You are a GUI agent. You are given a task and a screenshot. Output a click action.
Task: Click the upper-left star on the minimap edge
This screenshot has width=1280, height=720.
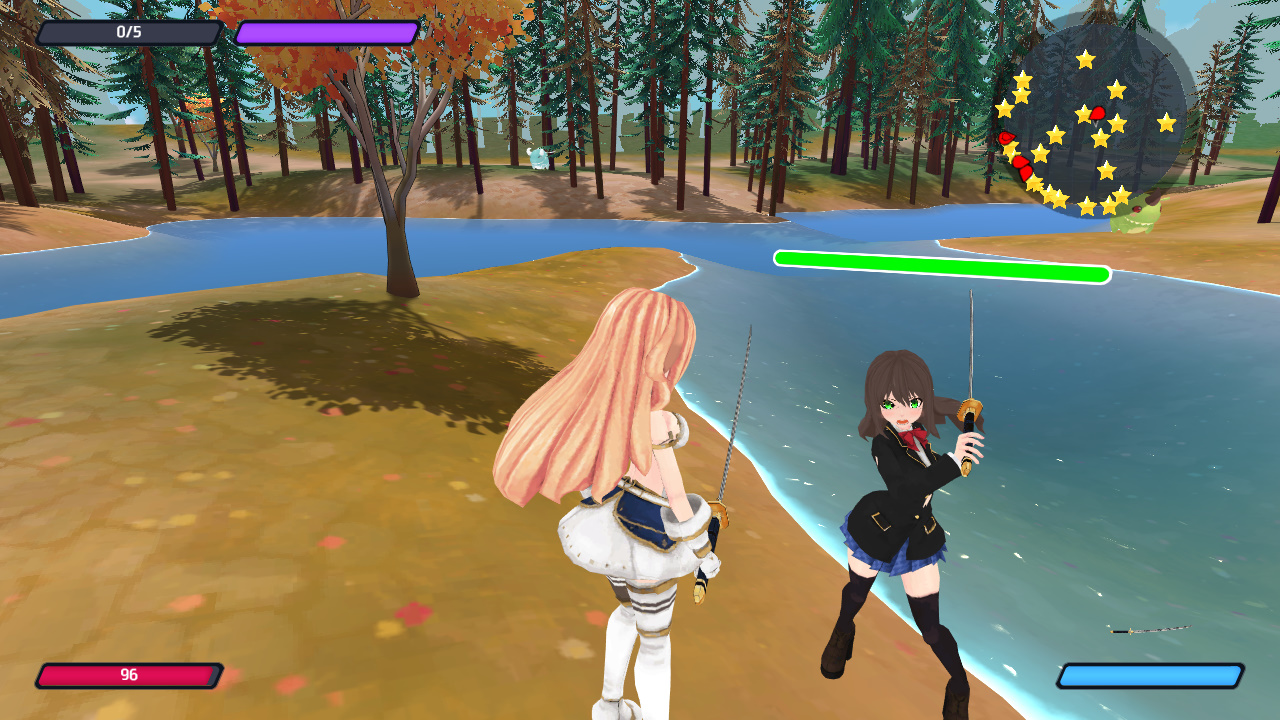1023,80
